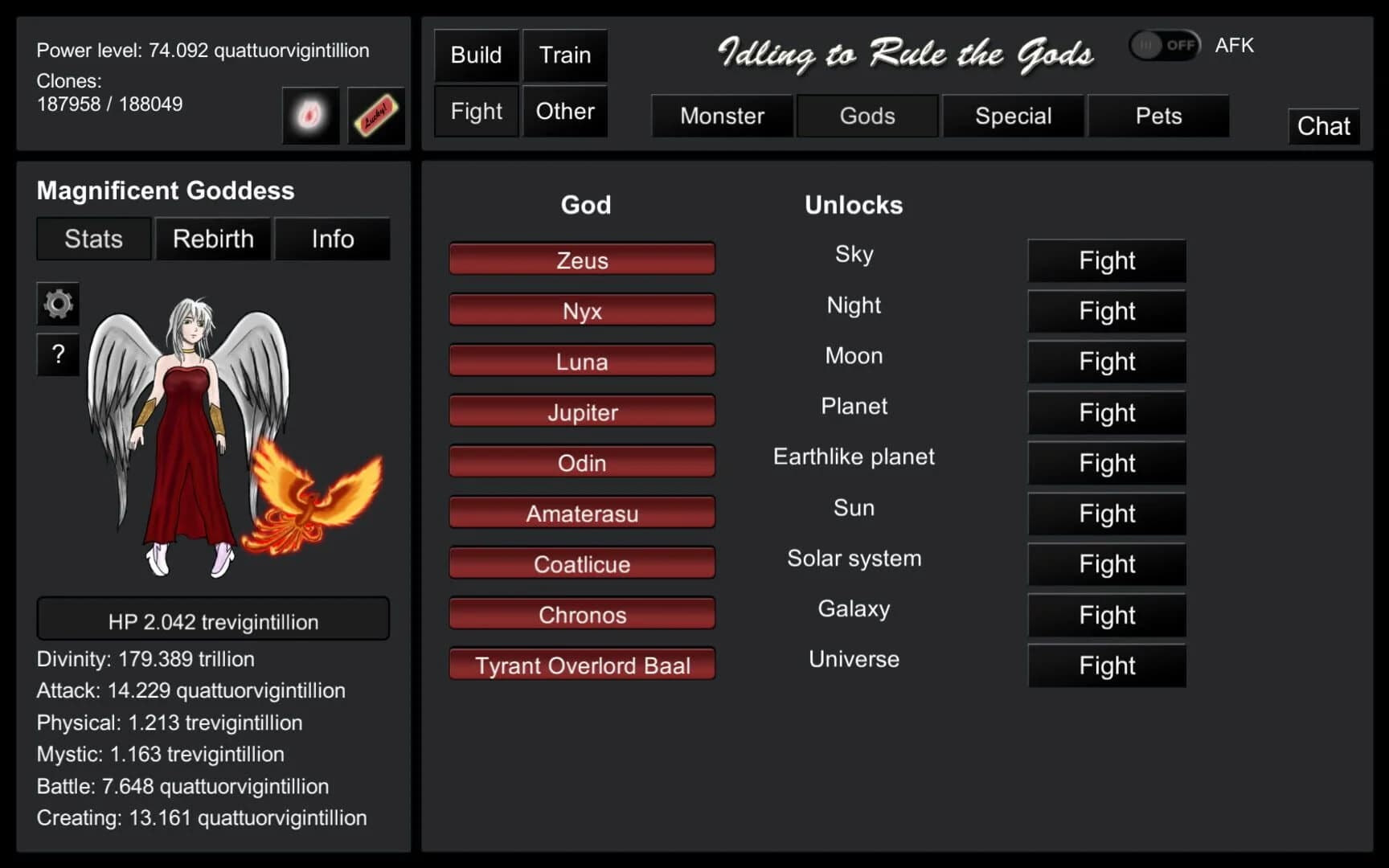Screen dimensions: 1389x868
Task: Open the Train menu
Action: 564,55
